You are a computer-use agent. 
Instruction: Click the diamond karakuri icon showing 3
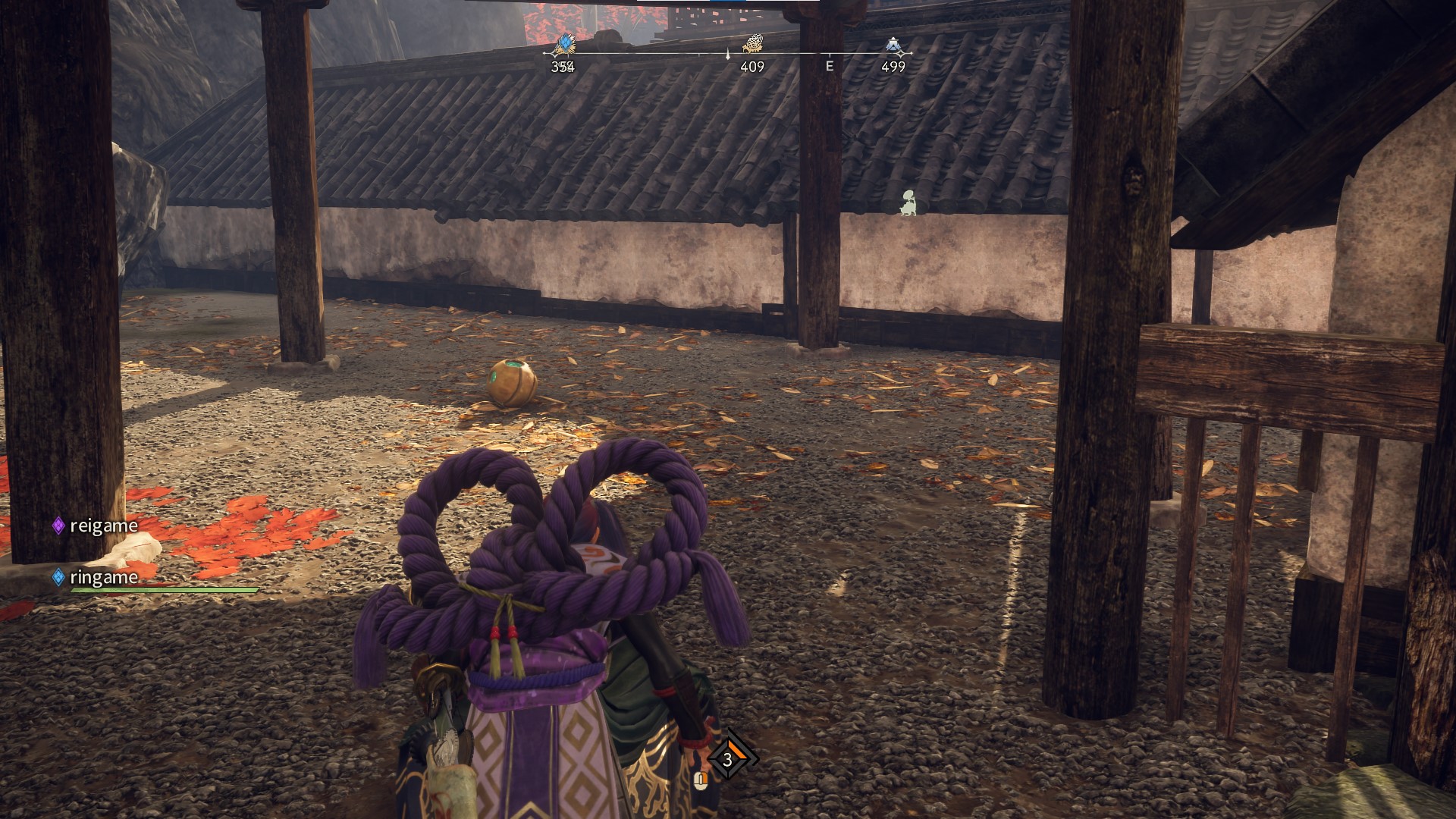point(728,759)
